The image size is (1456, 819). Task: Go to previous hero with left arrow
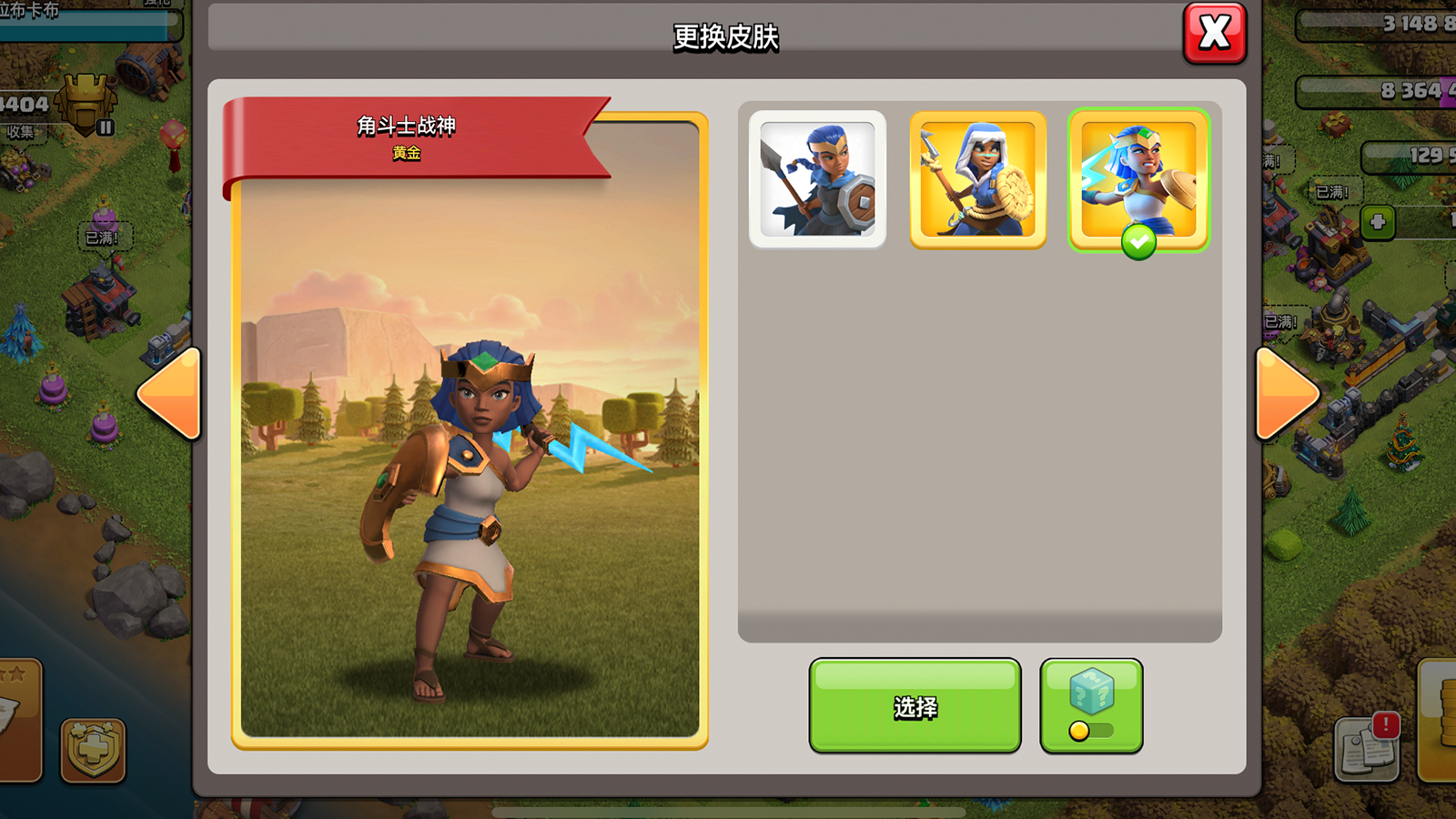[x=170, y=394]
